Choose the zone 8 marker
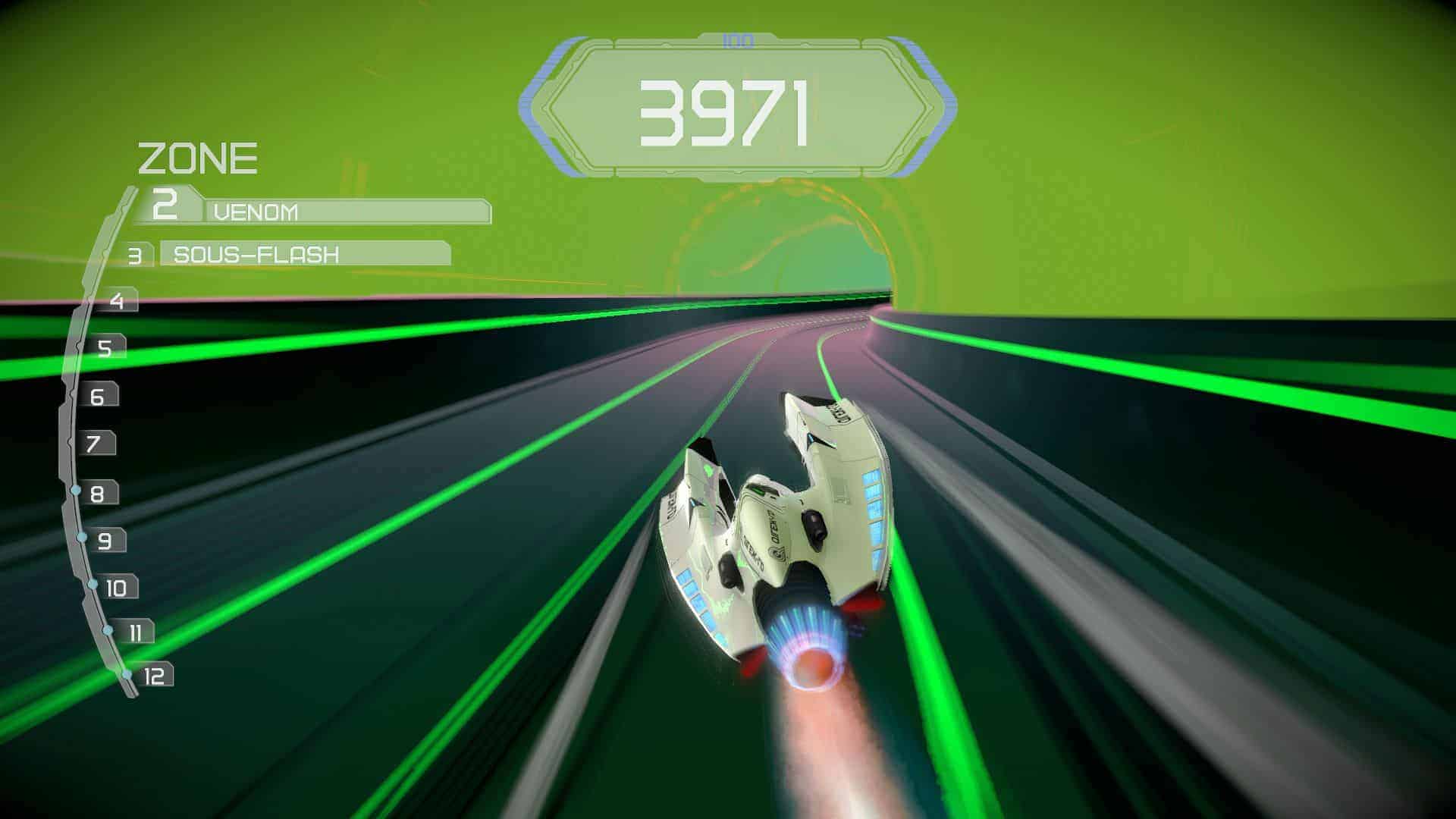This screenshot has width=1456, height=819. click(98, 494)
